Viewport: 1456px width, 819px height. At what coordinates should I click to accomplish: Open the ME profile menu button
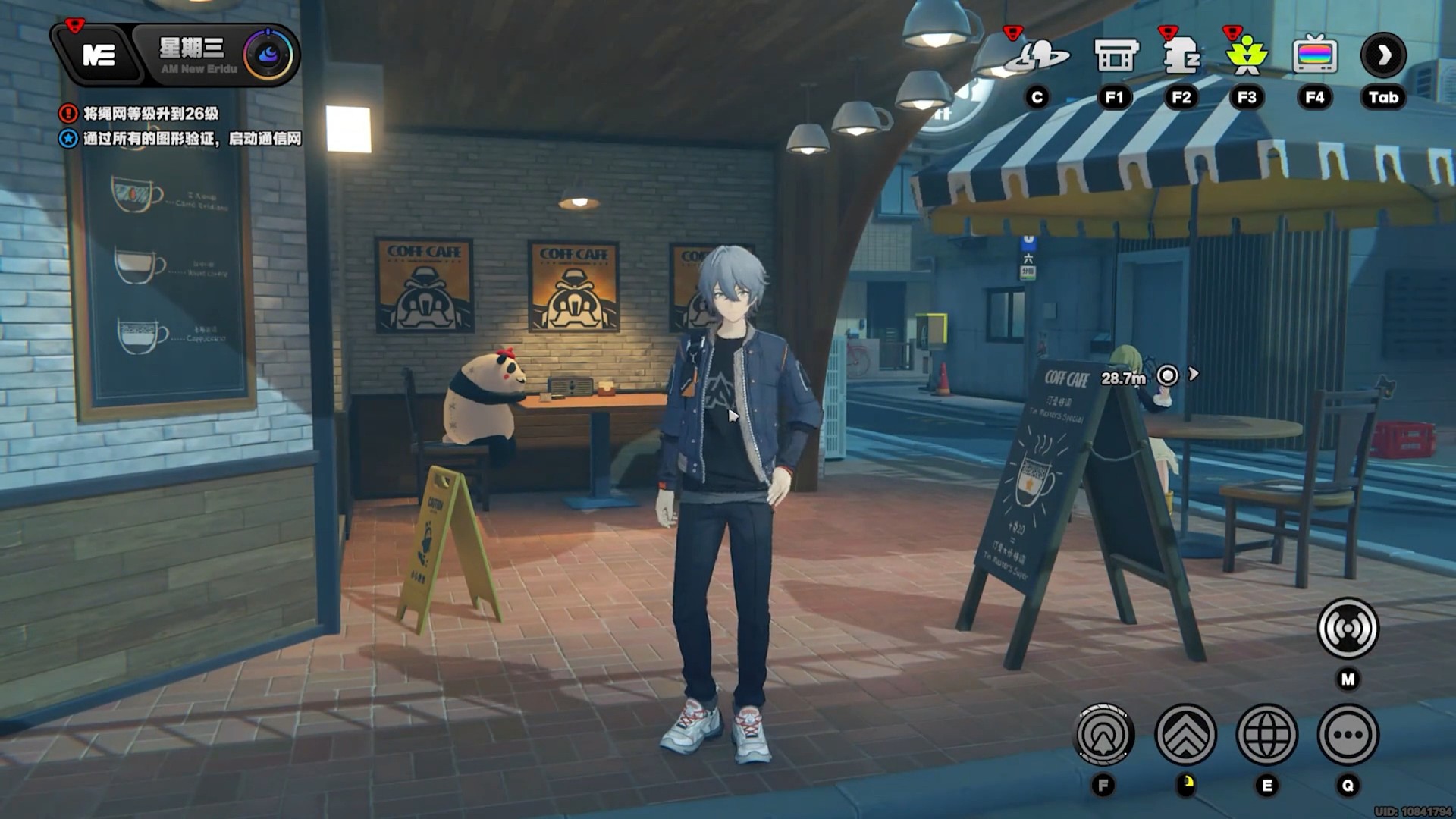(x=99, y=55)
